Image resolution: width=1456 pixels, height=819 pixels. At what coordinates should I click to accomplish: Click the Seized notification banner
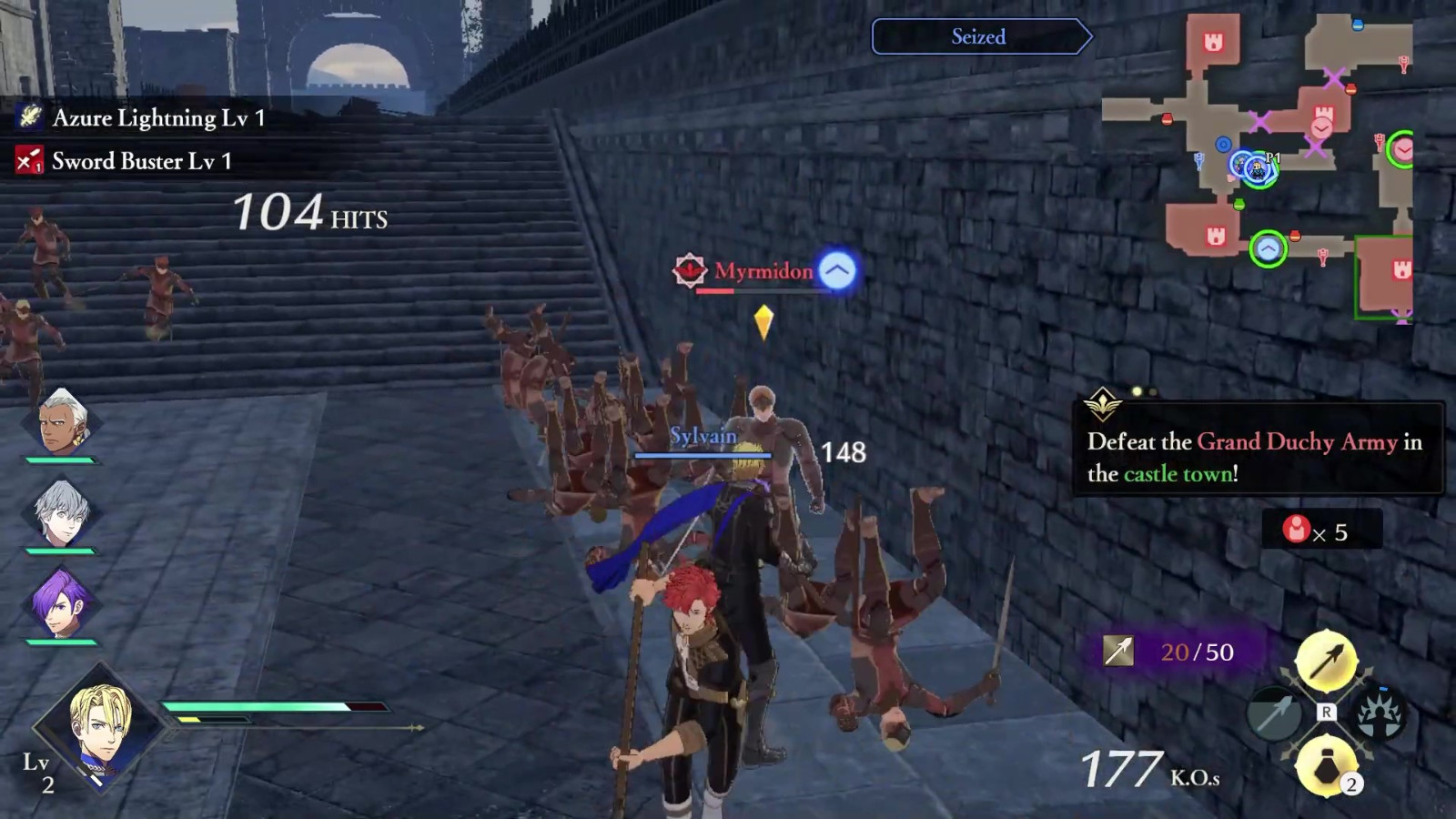click(979, 36)
